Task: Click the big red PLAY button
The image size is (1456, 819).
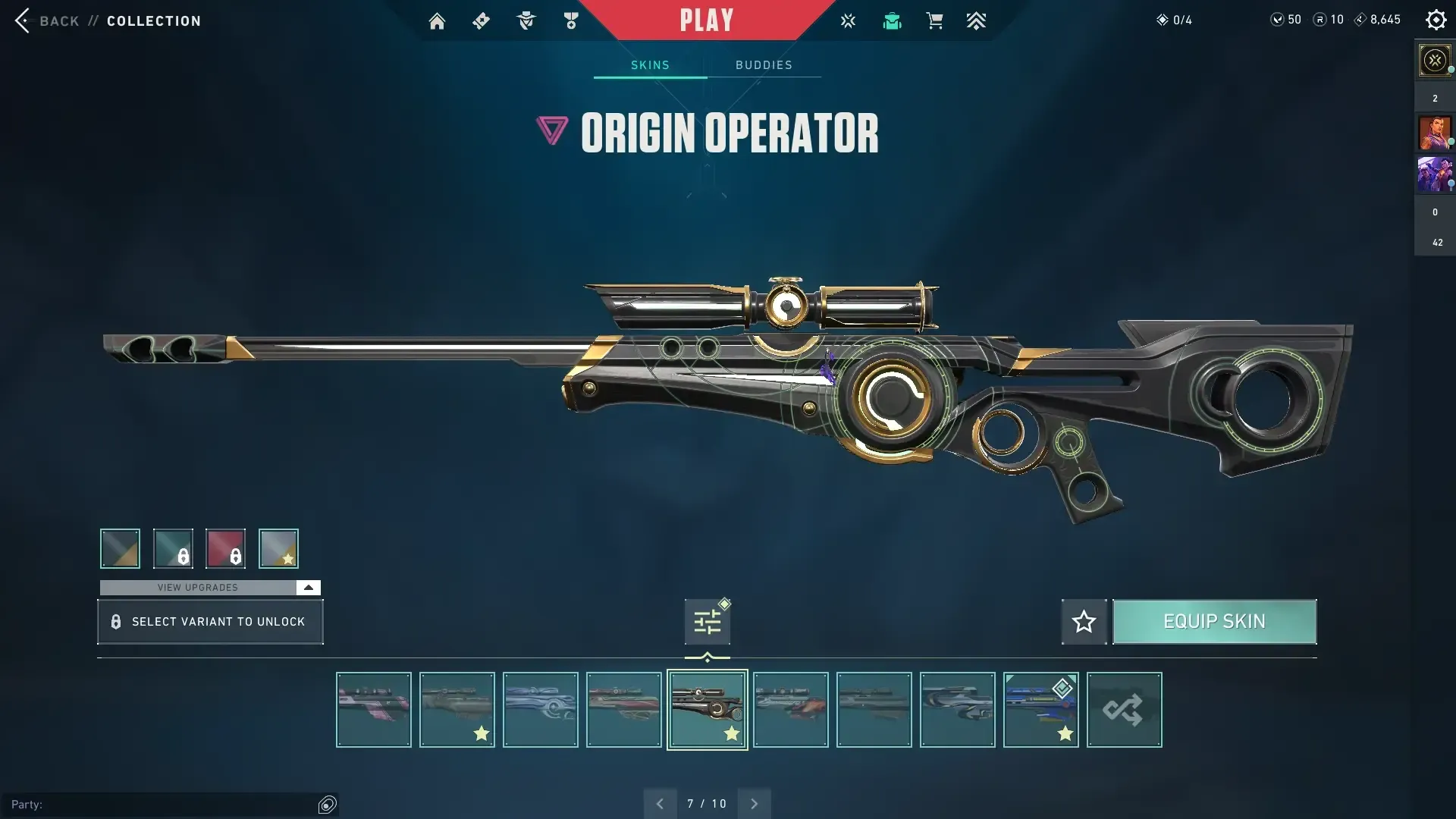Action: click(x=706, y=20)
